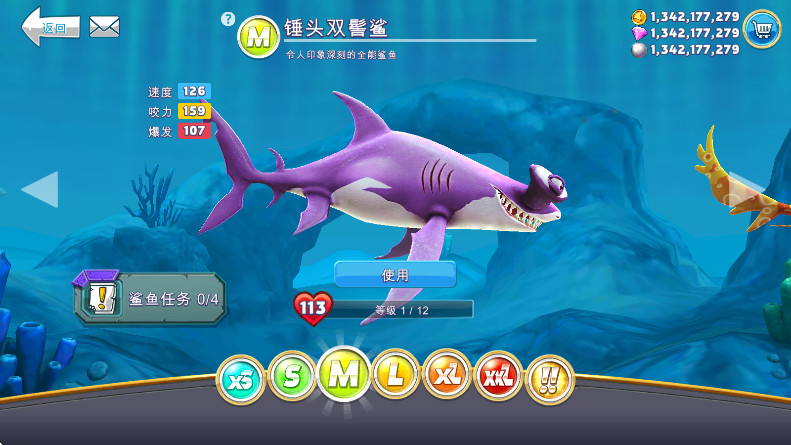This screenshot has width=791, height=445.
Task: Click the 使用 button to use shark
Action: pos(395,274)
